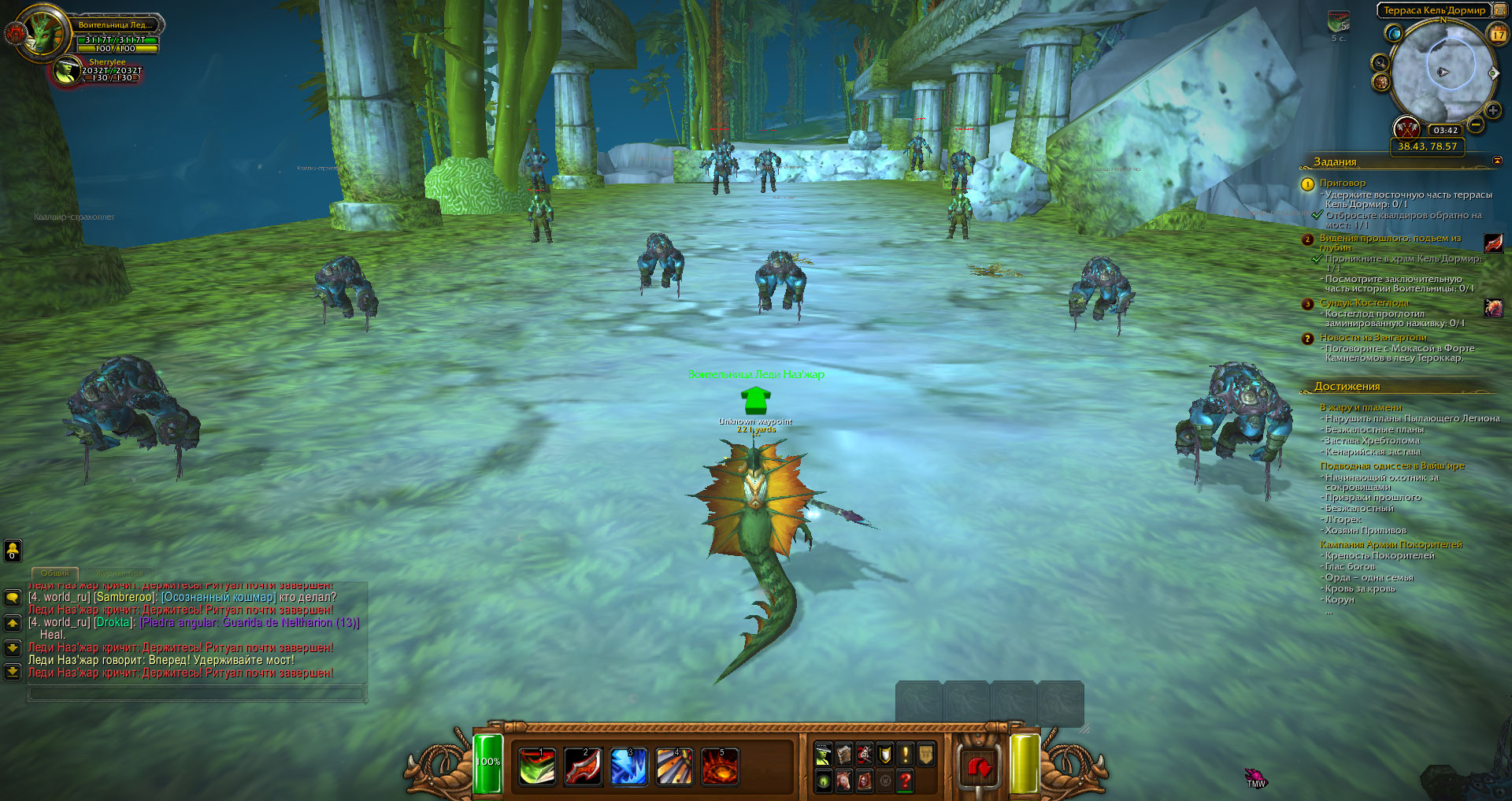Viewport: 1512px width, 801px height.
Task: Select the Приговор quest in the tracker
Action: coord(1343,183)
